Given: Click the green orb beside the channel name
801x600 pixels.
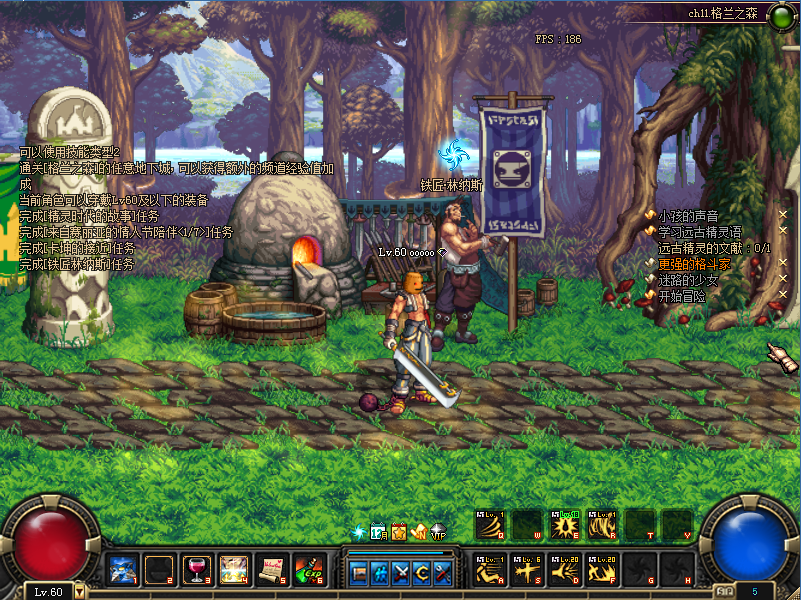Looking at the screenshot, I should [x=780, y=16].
